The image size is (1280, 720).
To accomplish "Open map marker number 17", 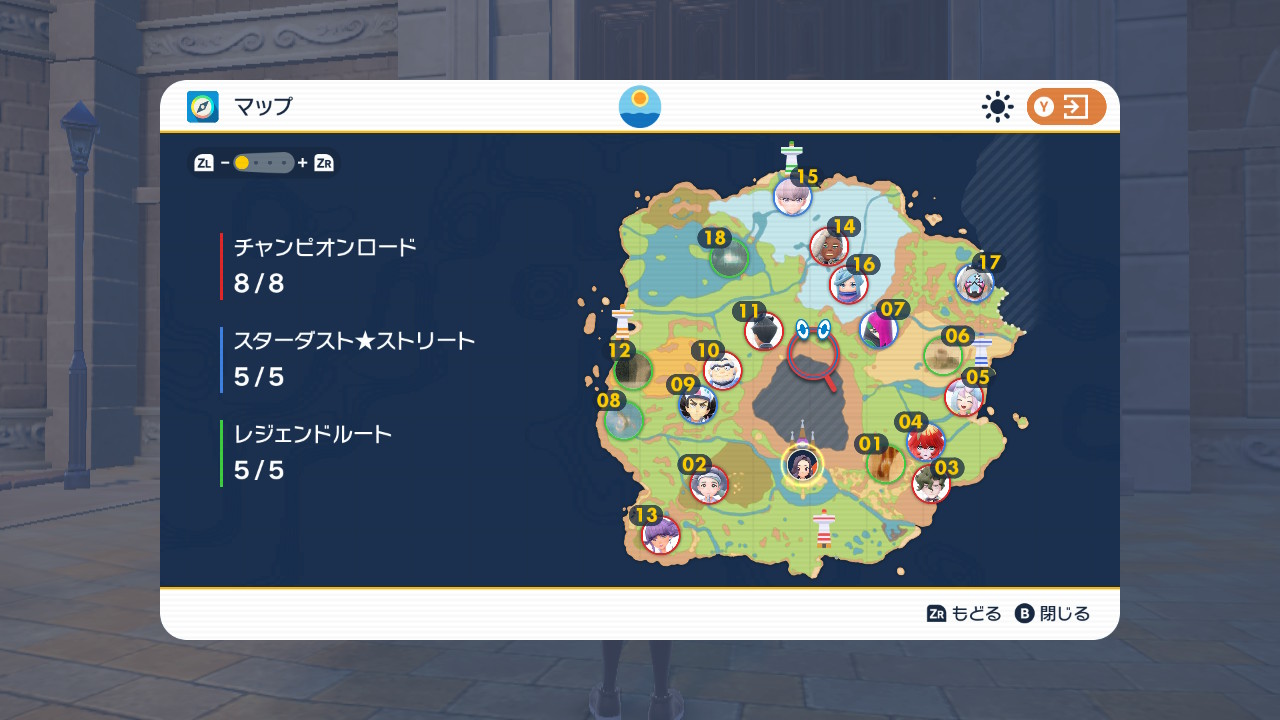I will 973,284.
